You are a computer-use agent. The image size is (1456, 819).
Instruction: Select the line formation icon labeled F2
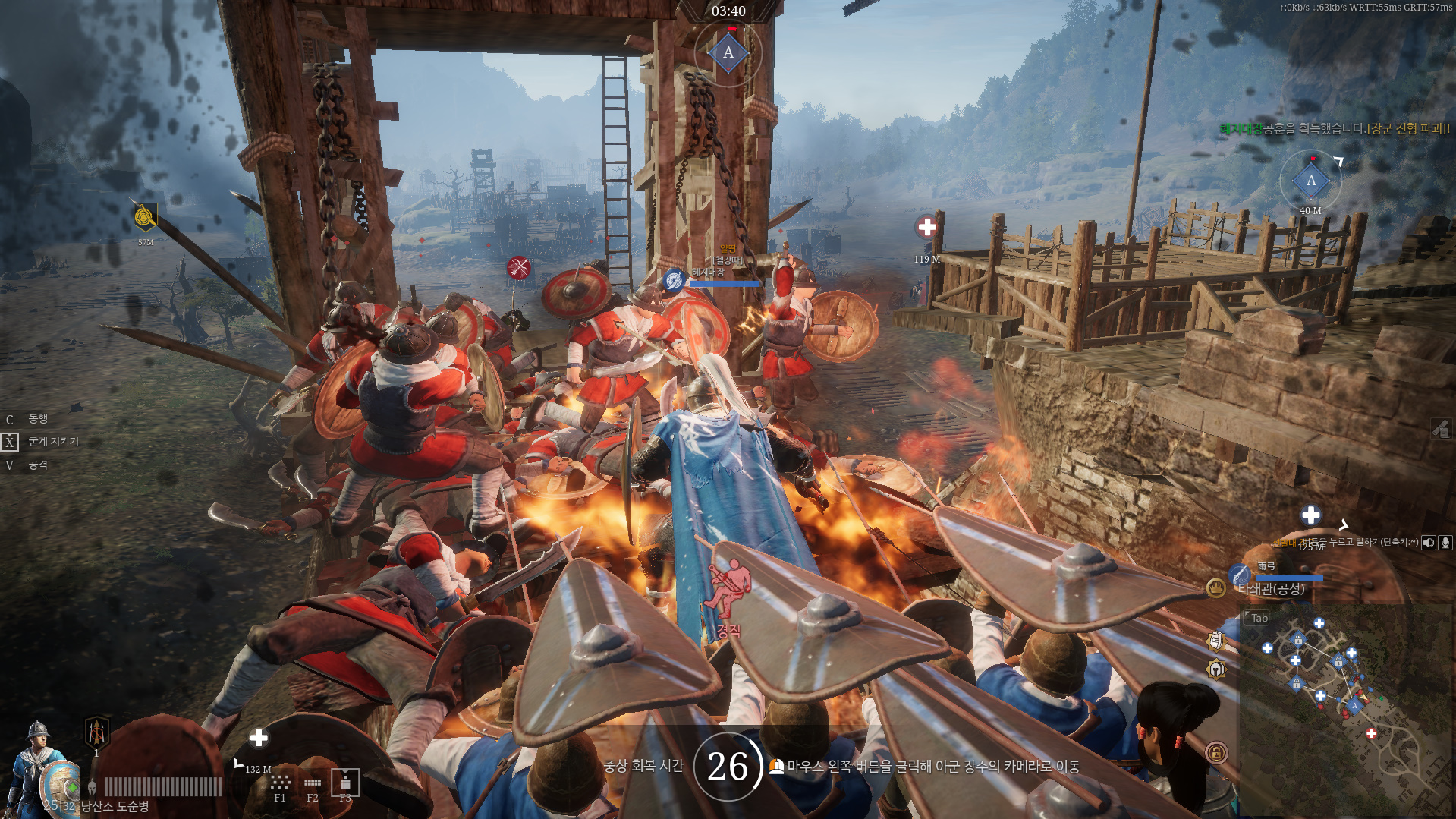[x=313, y=783]
